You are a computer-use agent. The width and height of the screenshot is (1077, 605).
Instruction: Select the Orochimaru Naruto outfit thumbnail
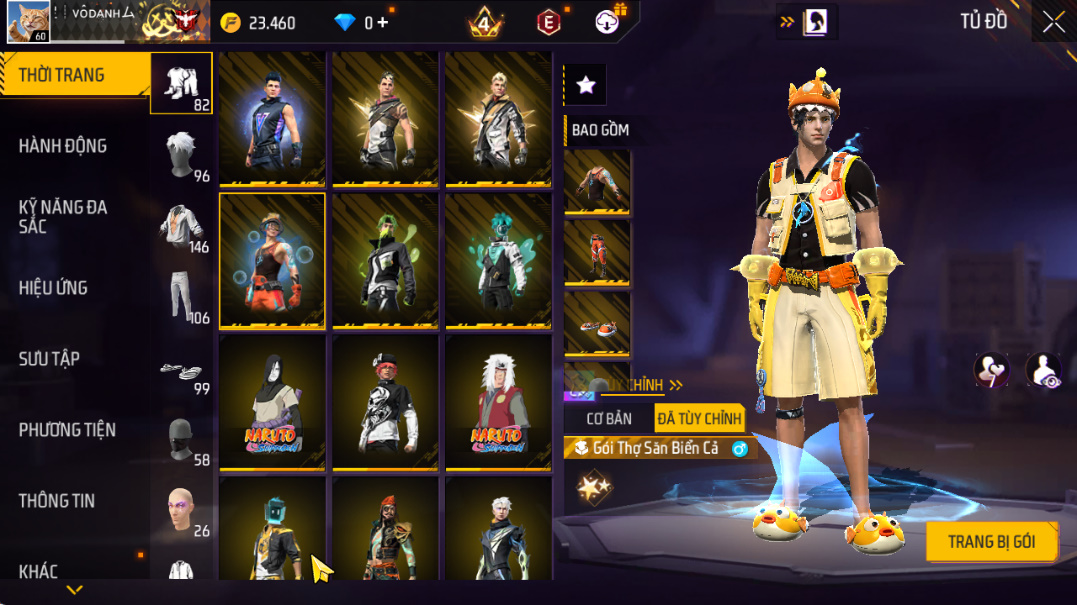[272, 402]
